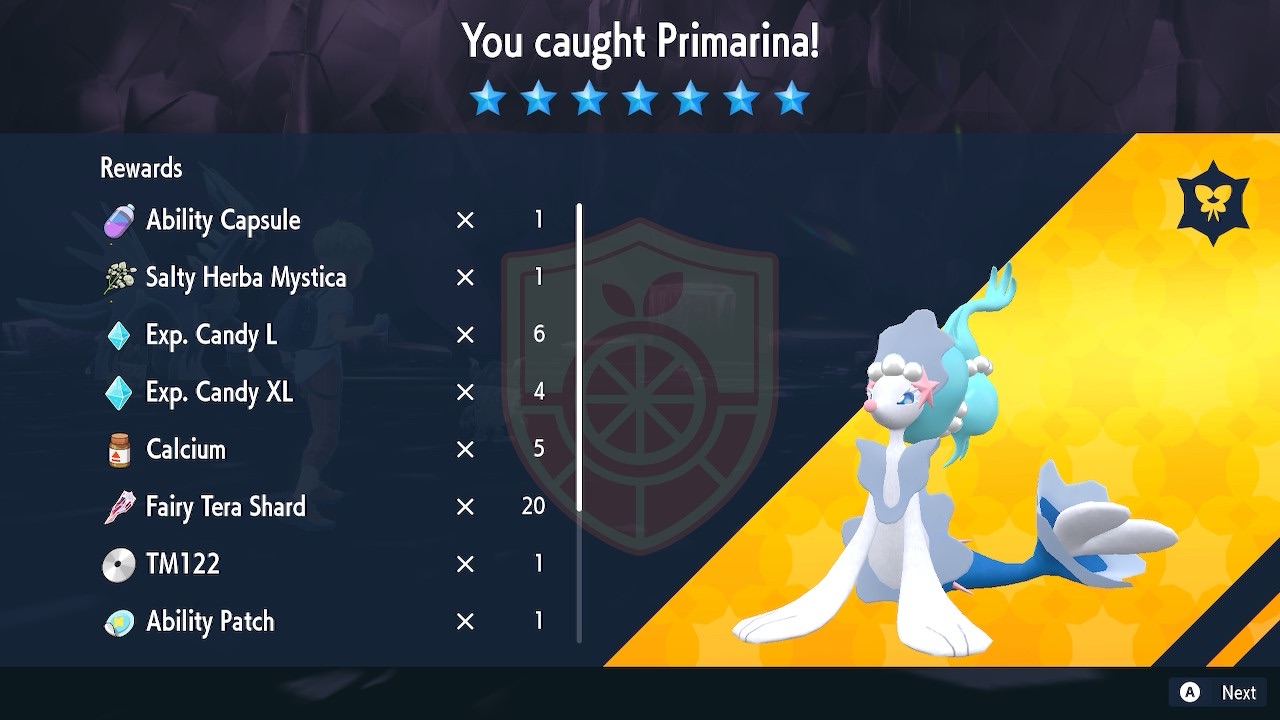Click the middle star below the caught message
This screenshot has height=720, width=1280.
[639, 97]
